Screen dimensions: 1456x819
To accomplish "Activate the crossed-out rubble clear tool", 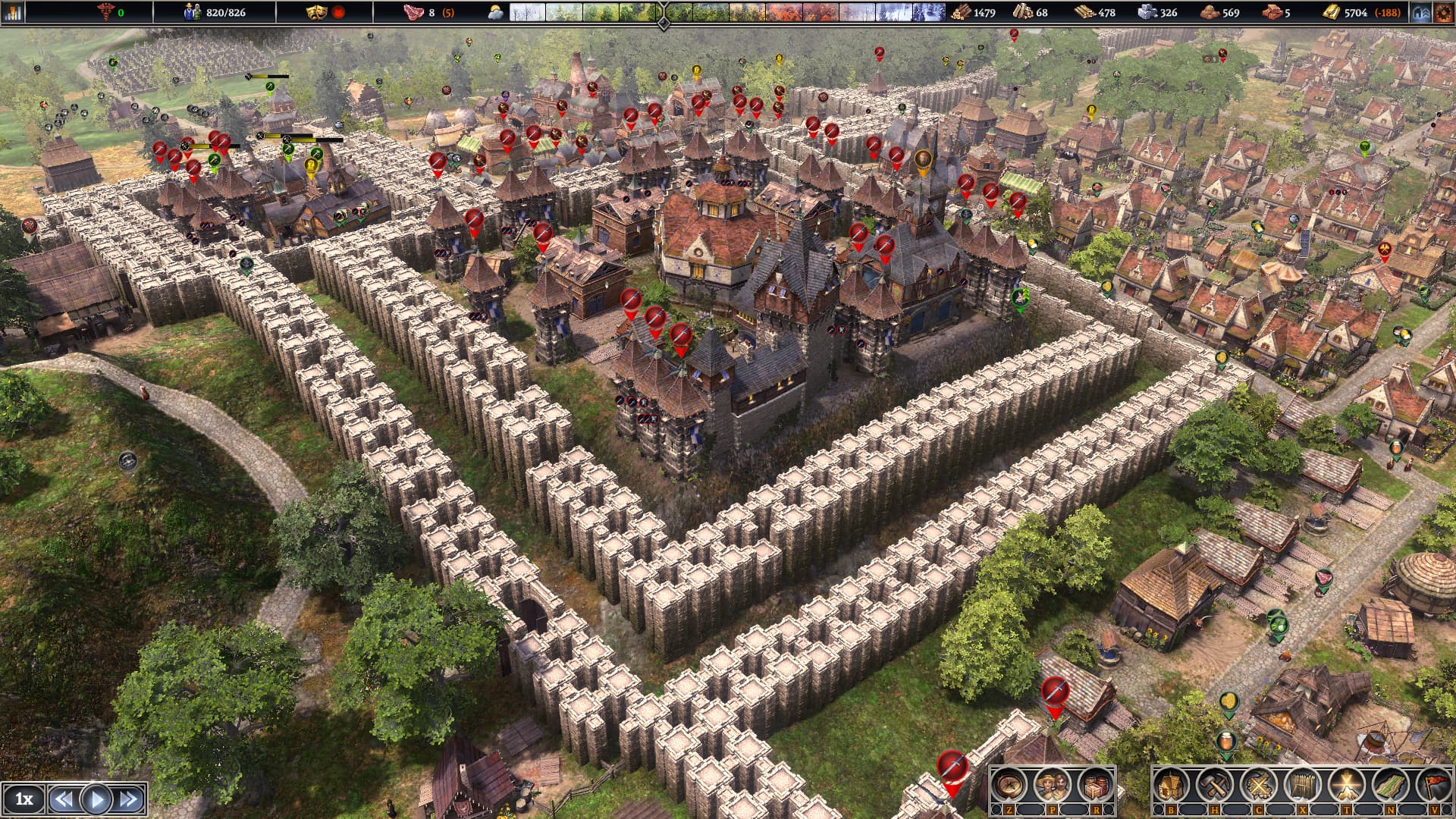I will point(1258,786).
